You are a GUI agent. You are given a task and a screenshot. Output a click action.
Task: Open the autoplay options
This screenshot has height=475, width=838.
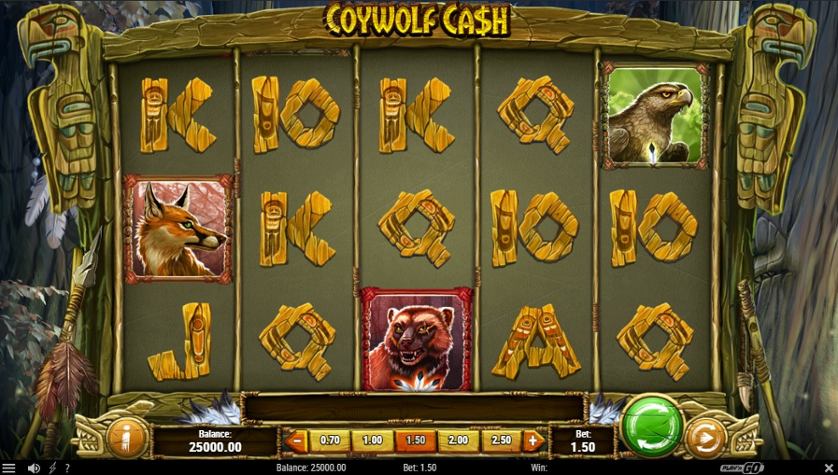click(x=707, y=437)
